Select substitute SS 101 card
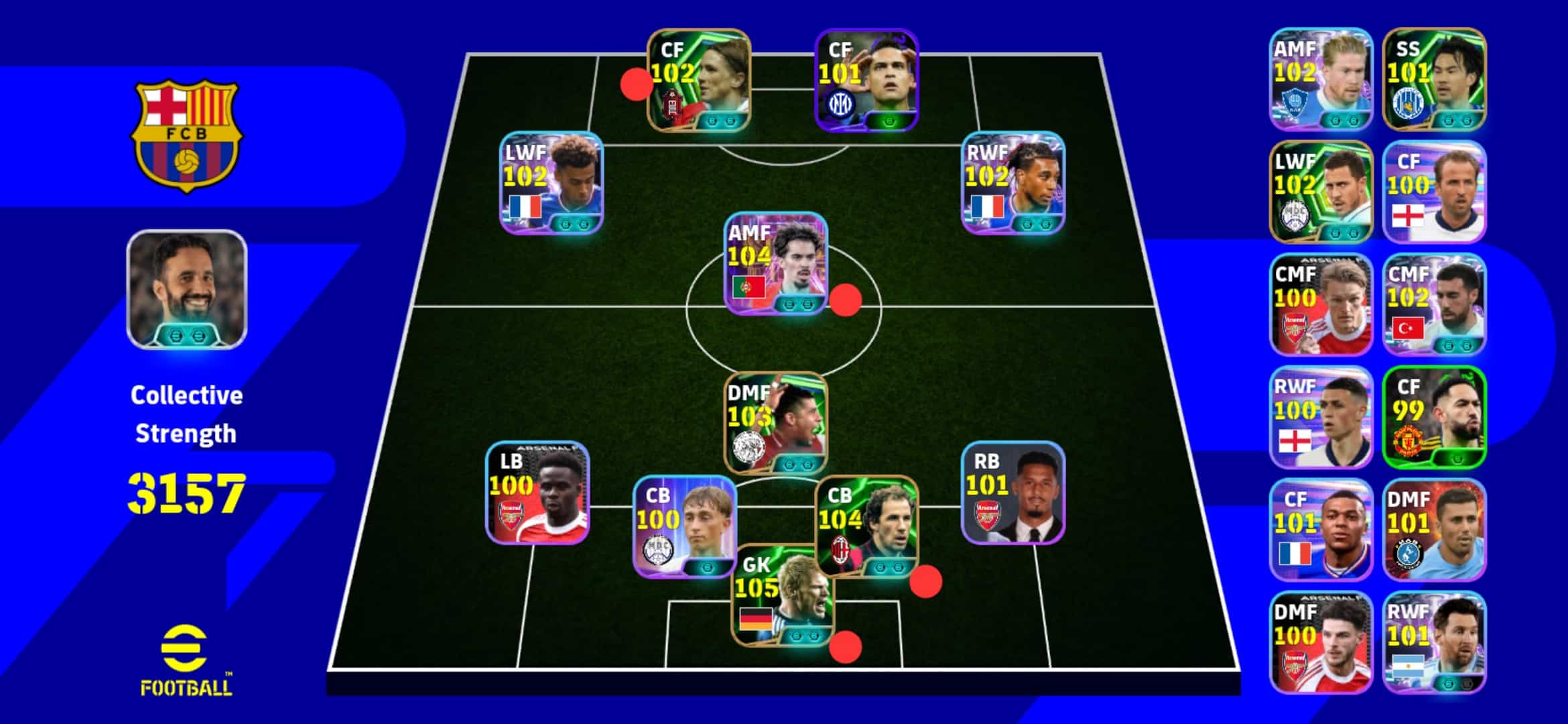Viewport: 1568px width, 724px height. [x=1434, y=79]
